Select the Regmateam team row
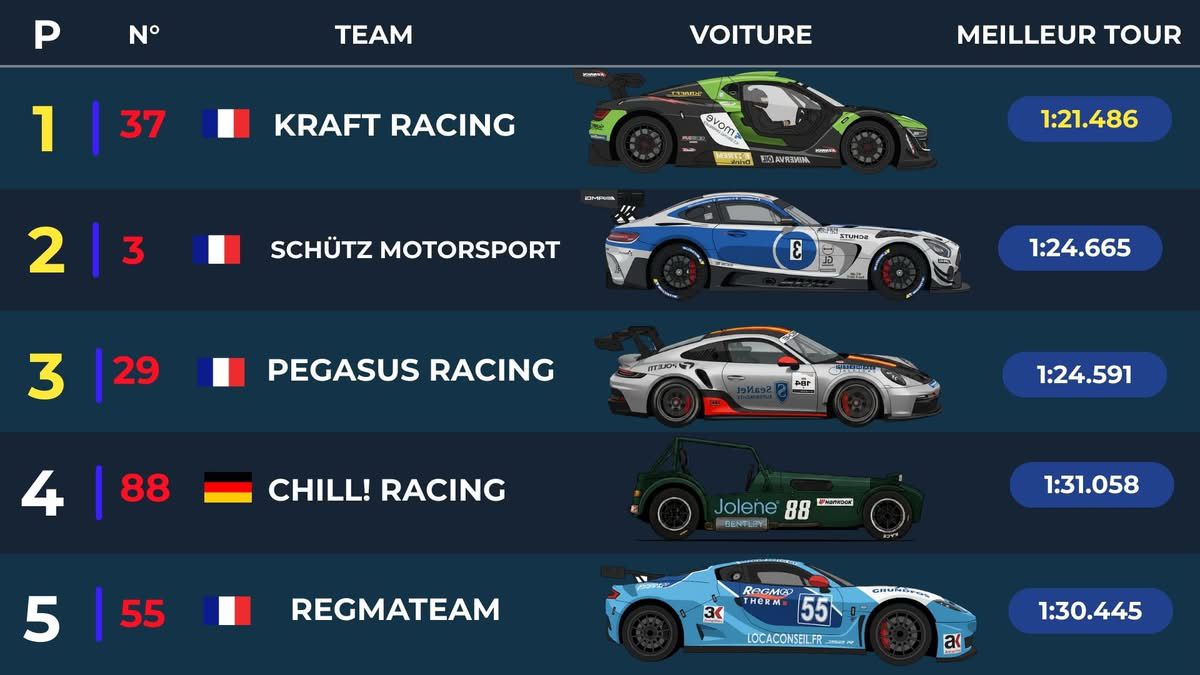 pyautogui.click(x=395, y=609)
